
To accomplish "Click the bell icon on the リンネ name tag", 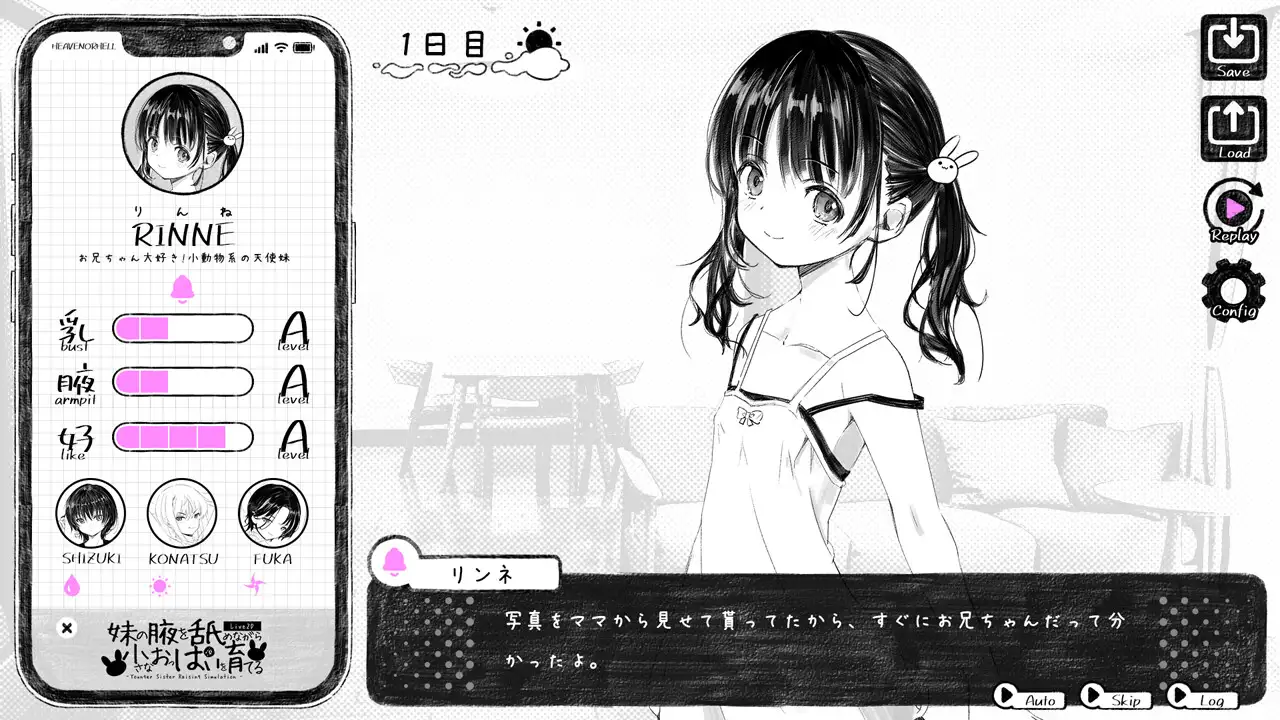I will [394, 563].
